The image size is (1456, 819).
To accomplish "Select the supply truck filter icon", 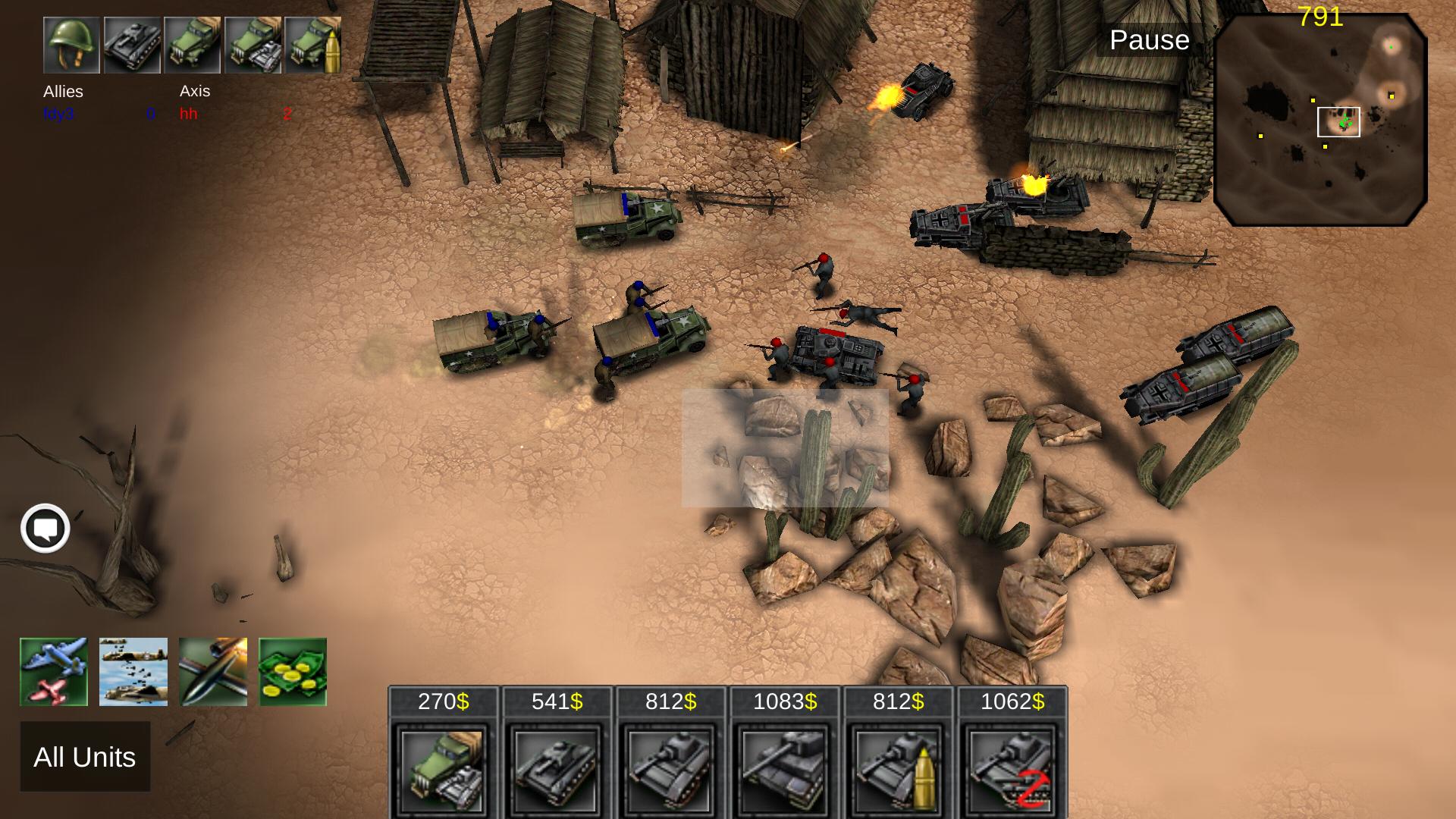I will [x=193, y=45].
